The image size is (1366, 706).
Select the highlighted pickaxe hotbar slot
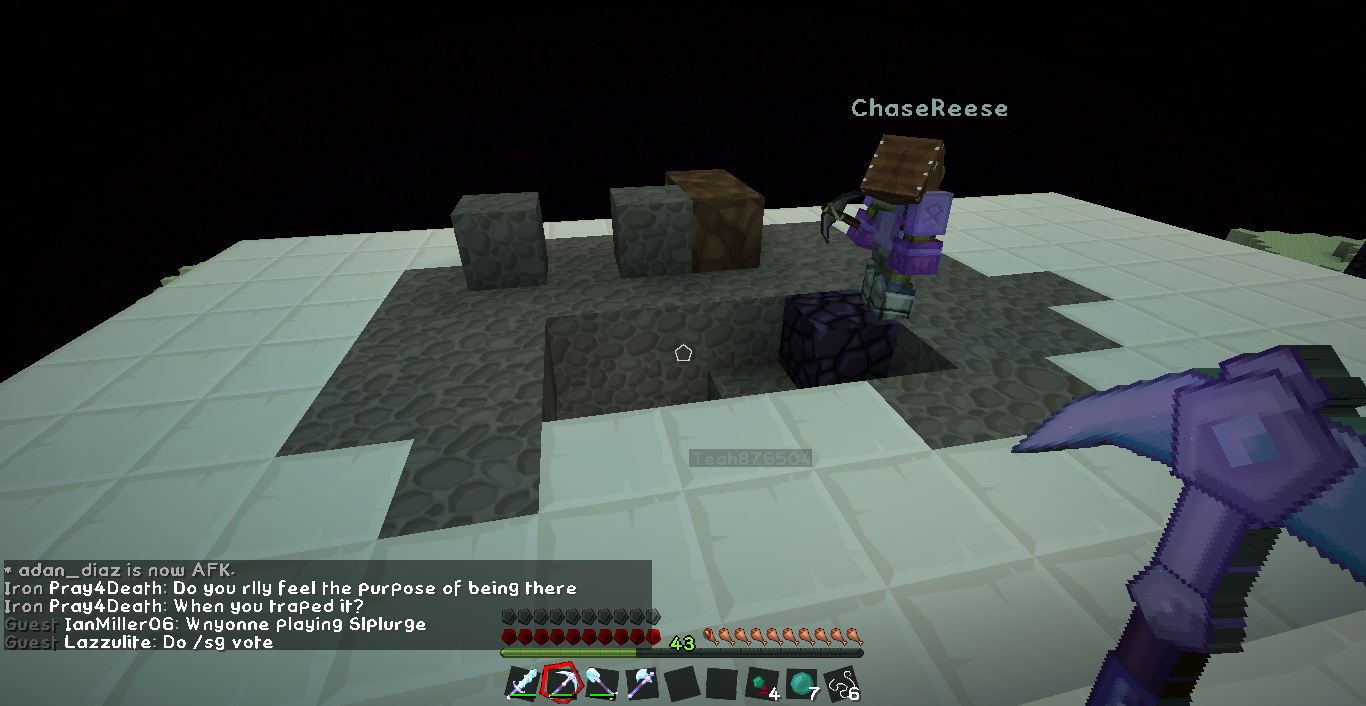click(x=561, y=683)
